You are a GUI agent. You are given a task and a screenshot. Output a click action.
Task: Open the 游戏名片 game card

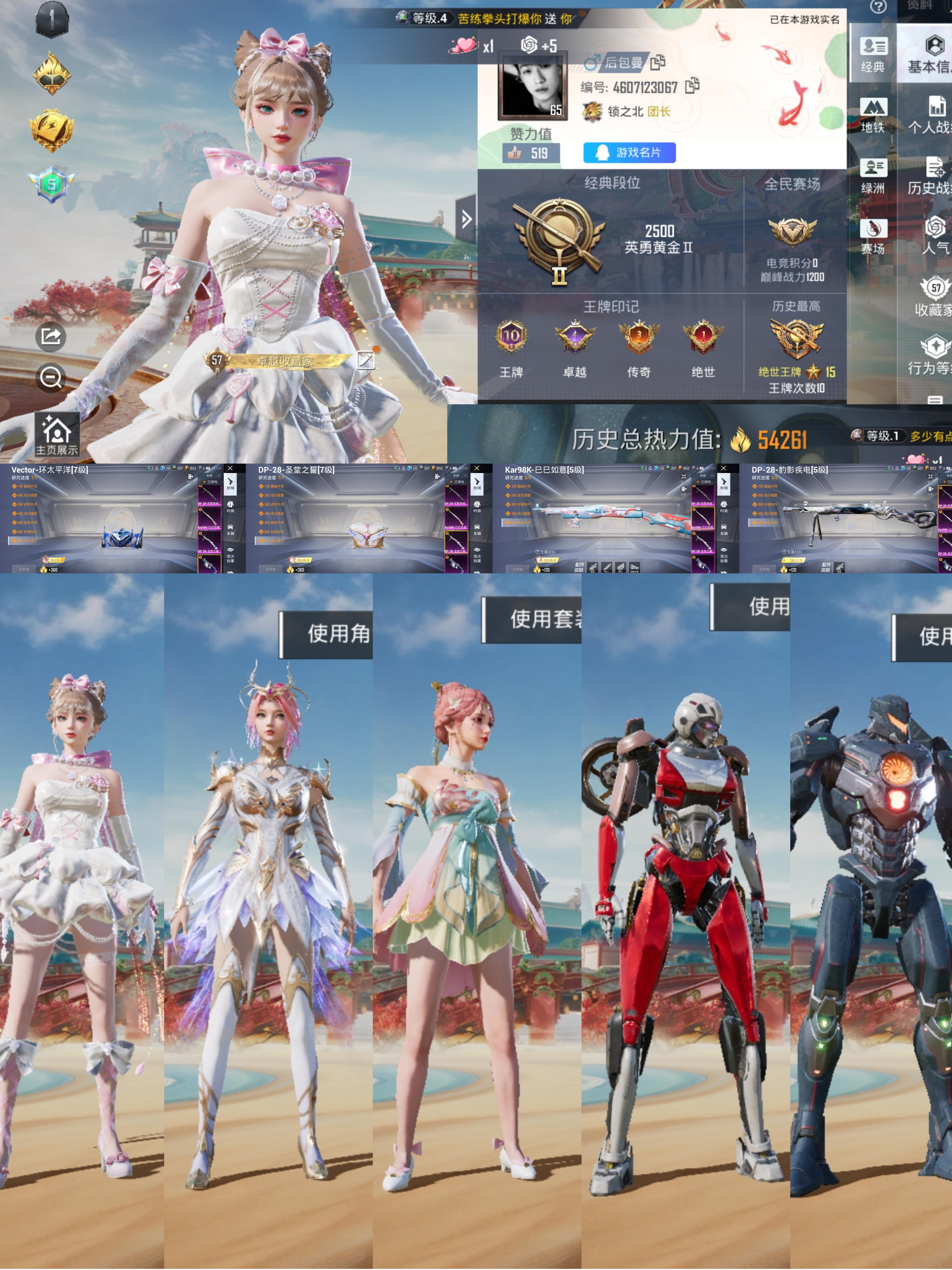(x=629, y=153)
